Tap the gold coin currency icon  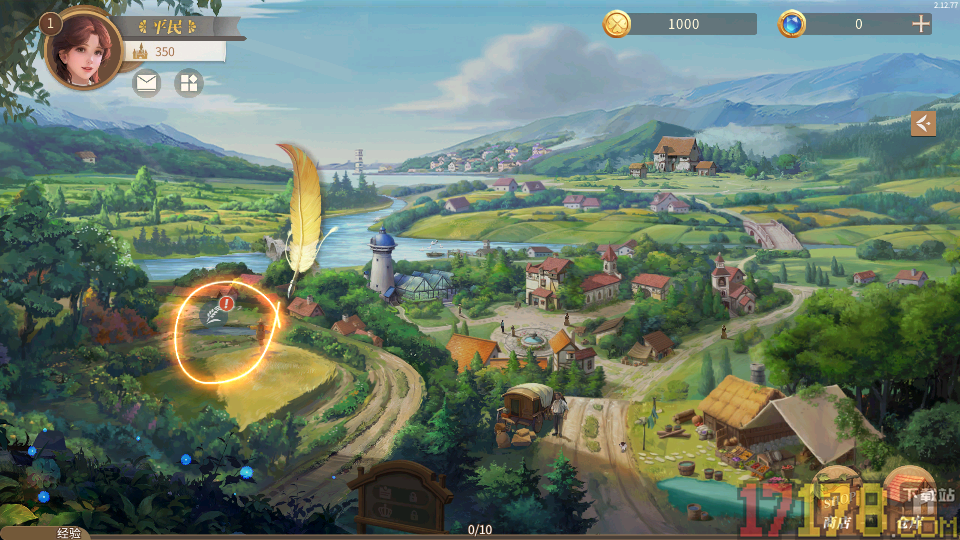(x=617, y=24)
